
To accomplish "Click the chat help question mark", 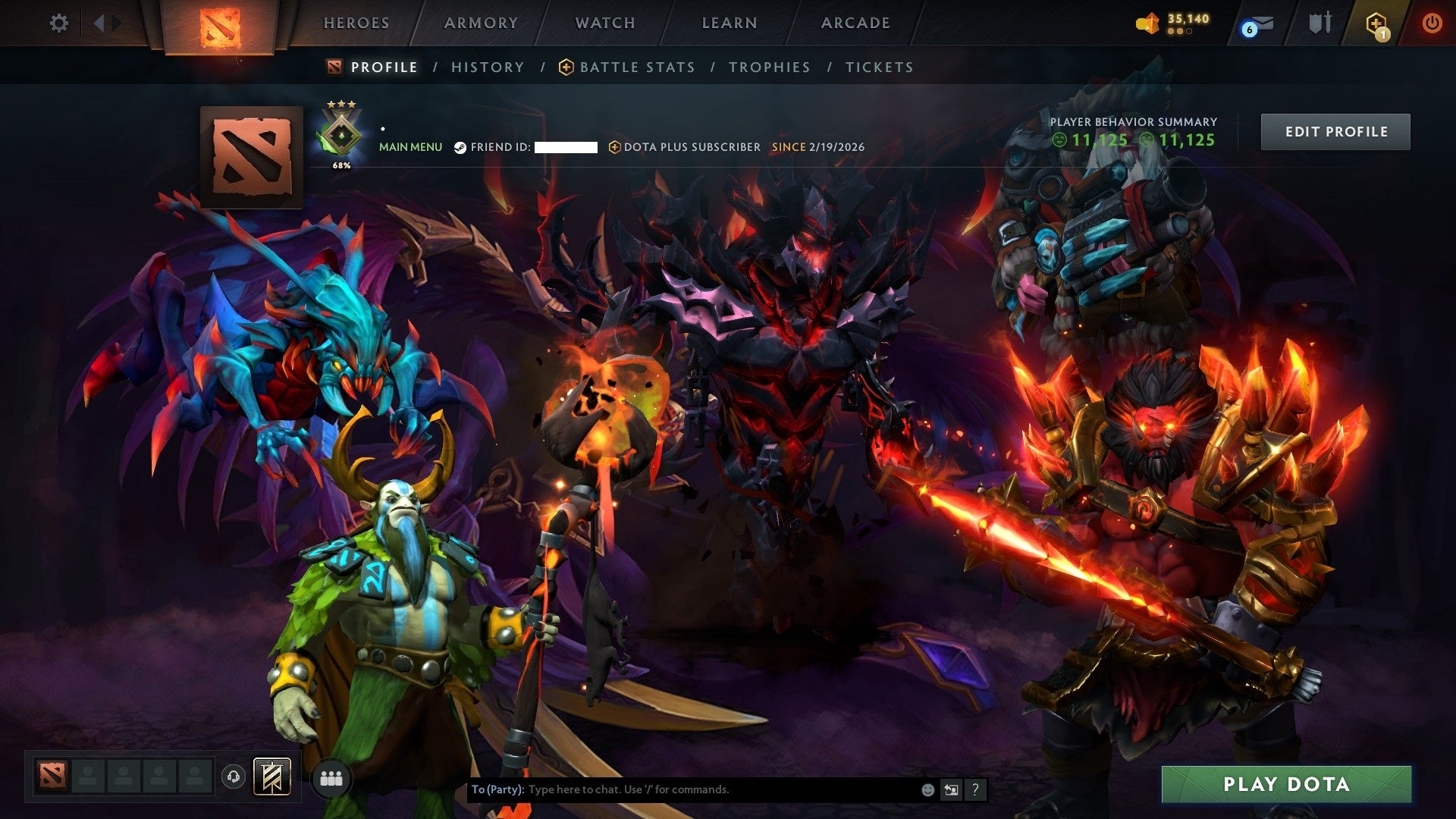I will pos(974,789).
